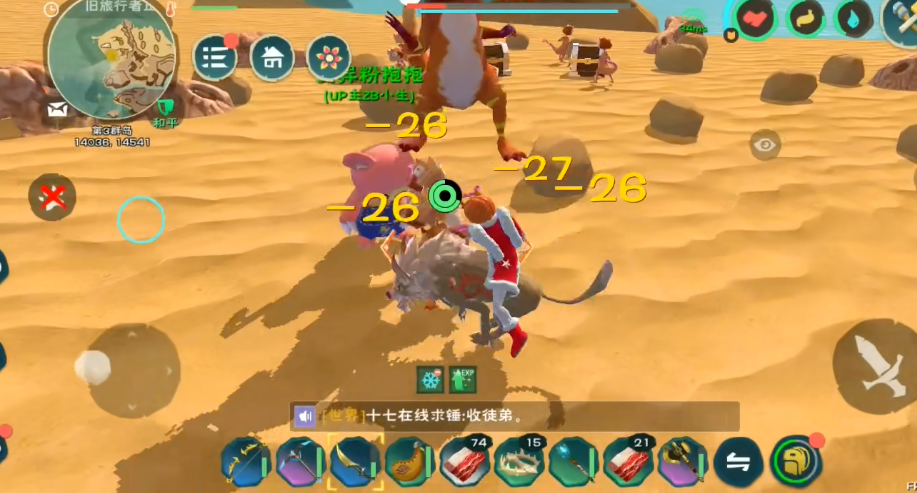Open the flower icon menu

tap(328, 58)
